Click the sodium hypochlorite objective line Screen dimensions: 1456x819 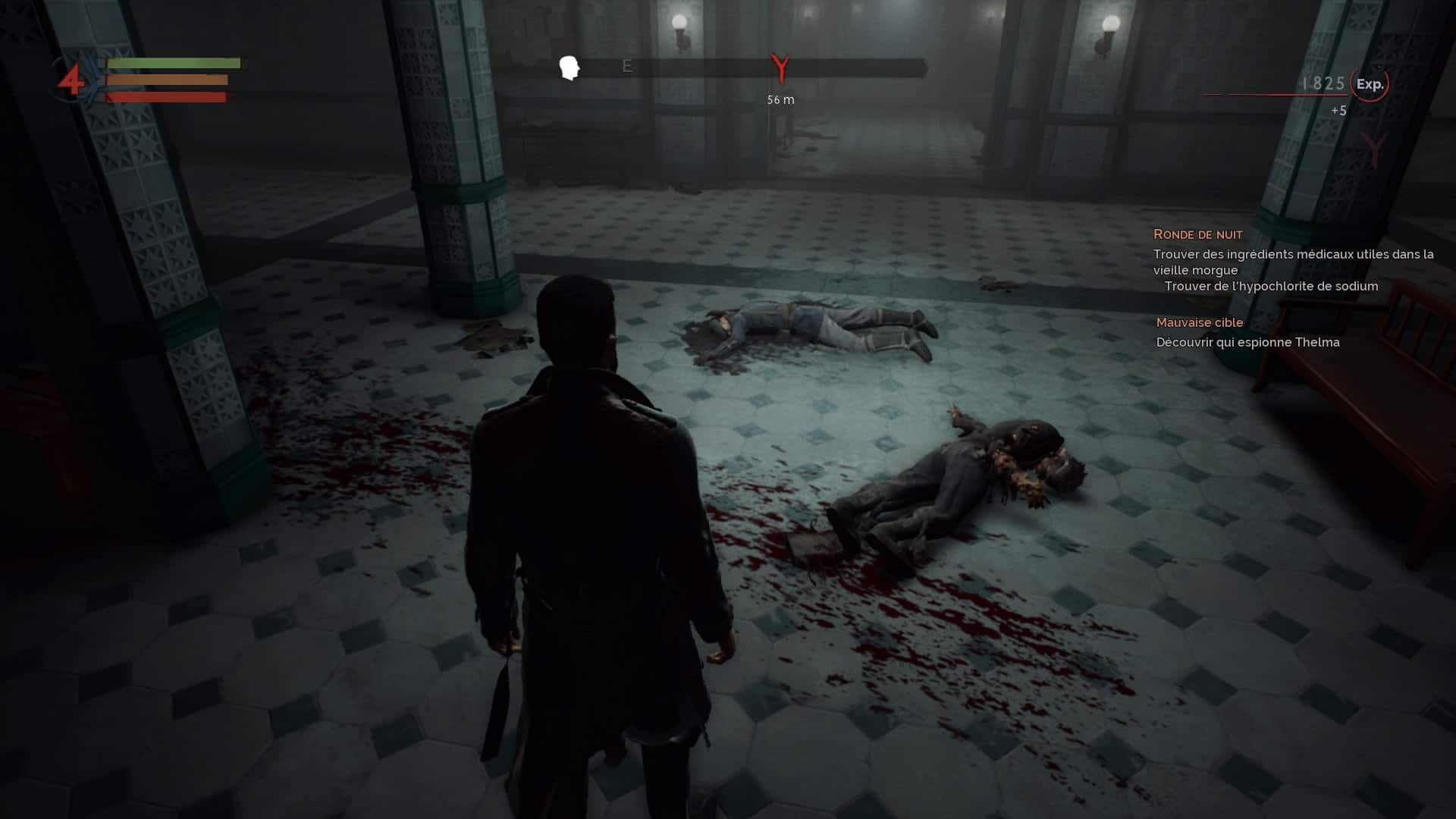coord(1271,286)
